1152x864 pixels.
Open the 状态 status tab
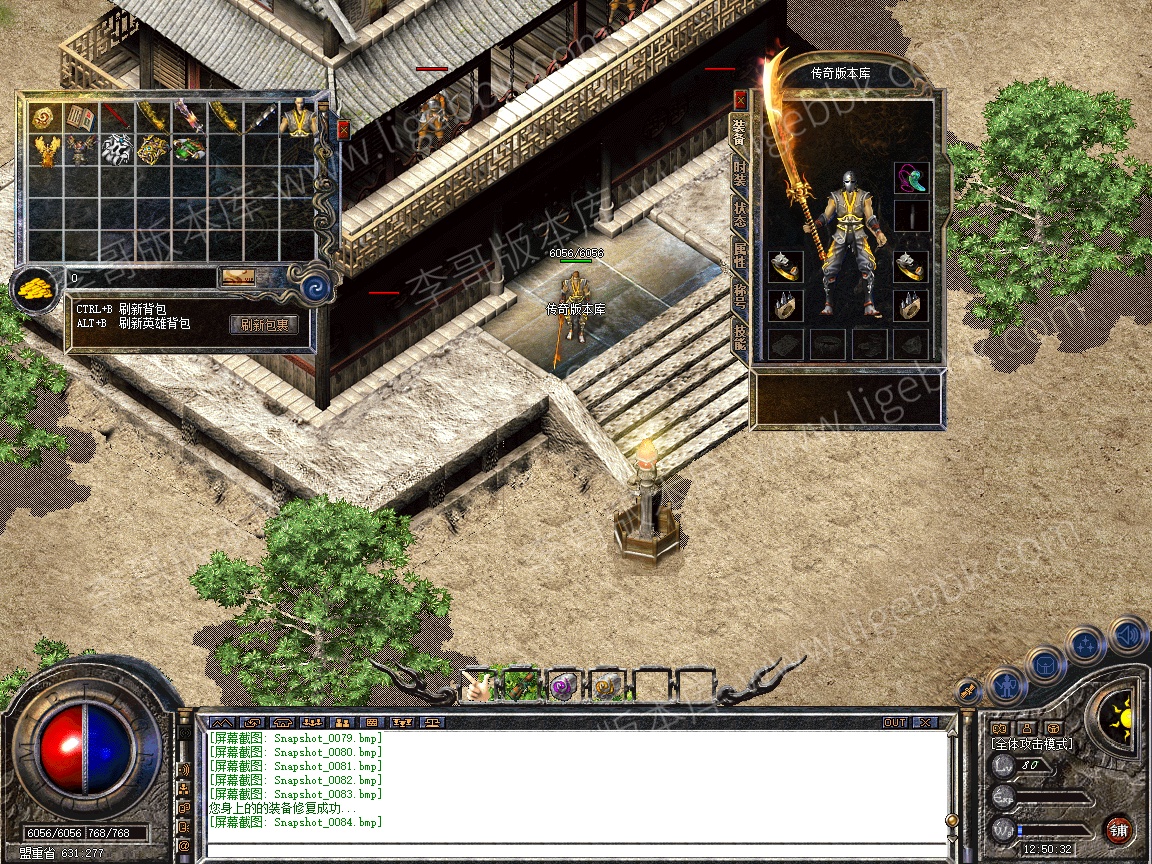[x=740, y=216]
